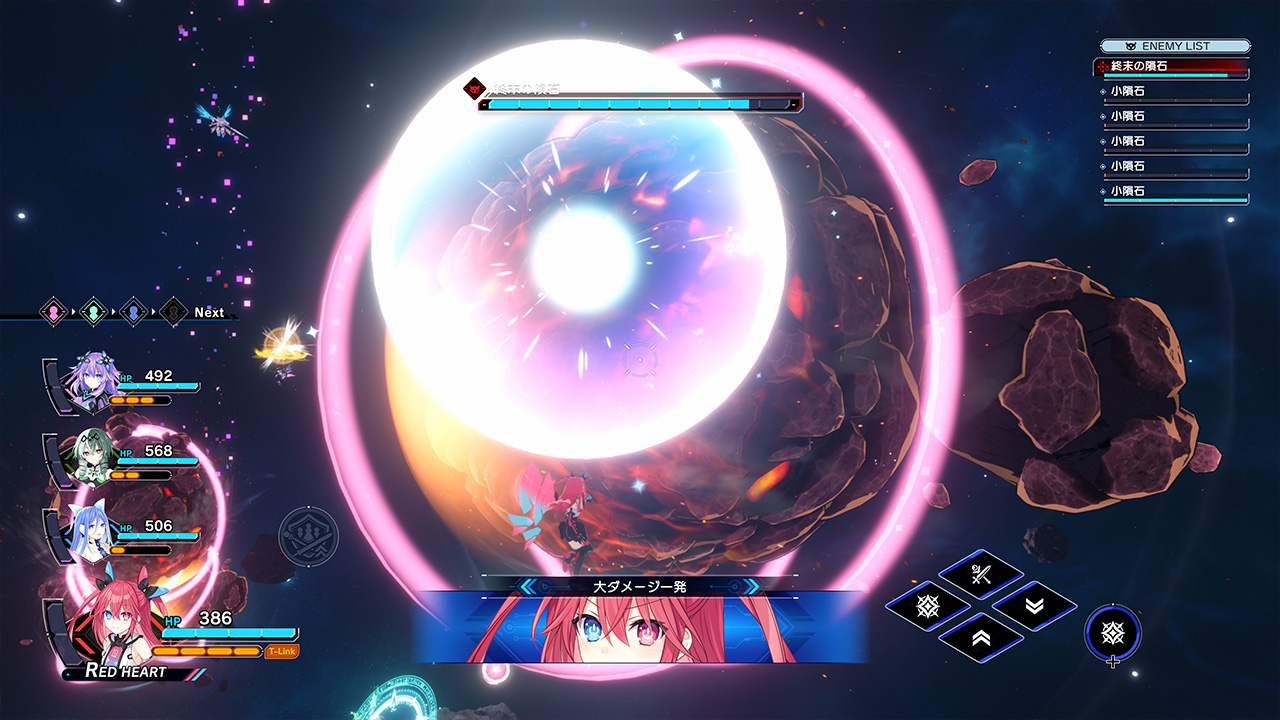The width and height of the screenshot is (1280, 720).
Task: Click the T-Link badge
Action: coord(282,652)
